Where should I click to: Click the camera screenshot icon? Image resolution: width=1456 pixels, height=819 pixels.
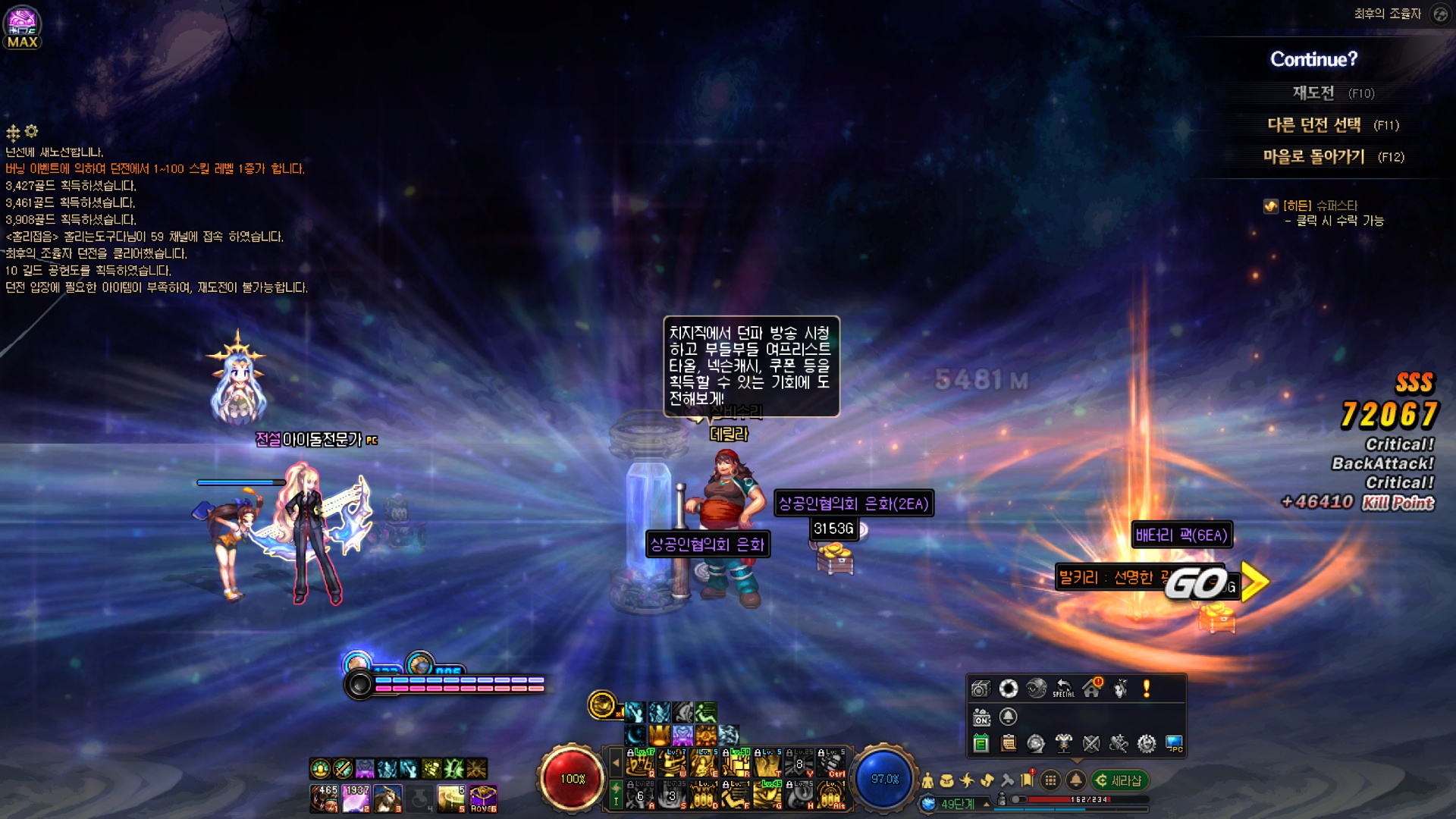pyautogui.click(x=981, y=689)
